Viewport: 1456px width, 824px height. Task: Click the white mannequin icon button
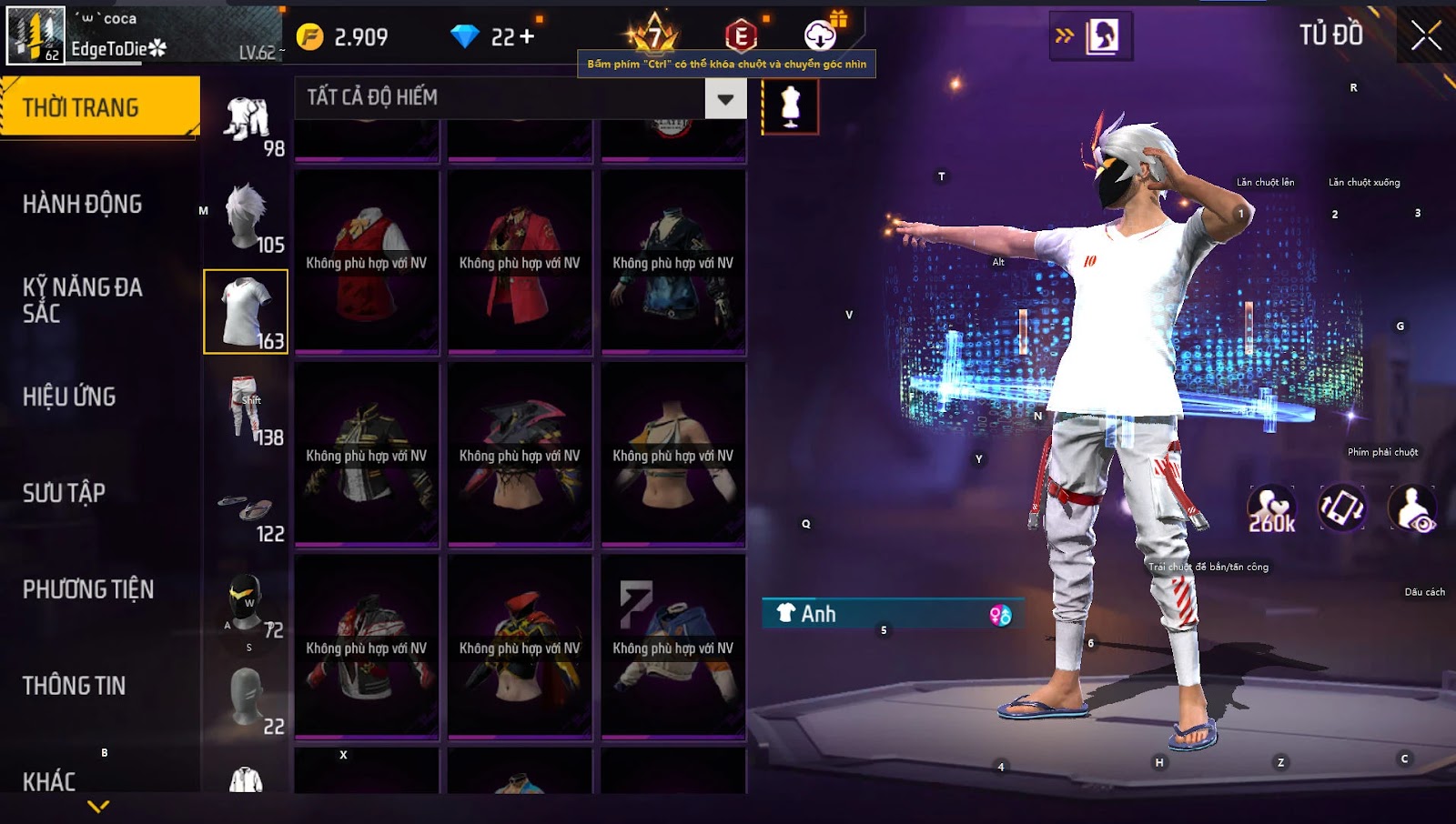(x=790, y=106)
